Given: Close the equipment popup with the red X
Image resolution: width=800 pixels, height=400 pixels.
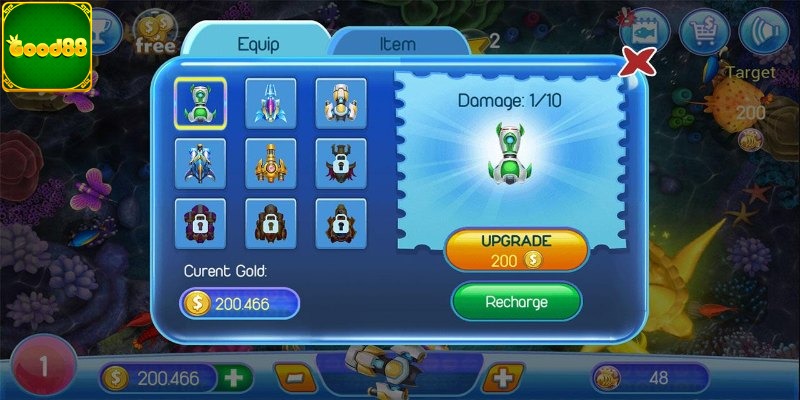Looking at the screenshot, I should point(637,62).
